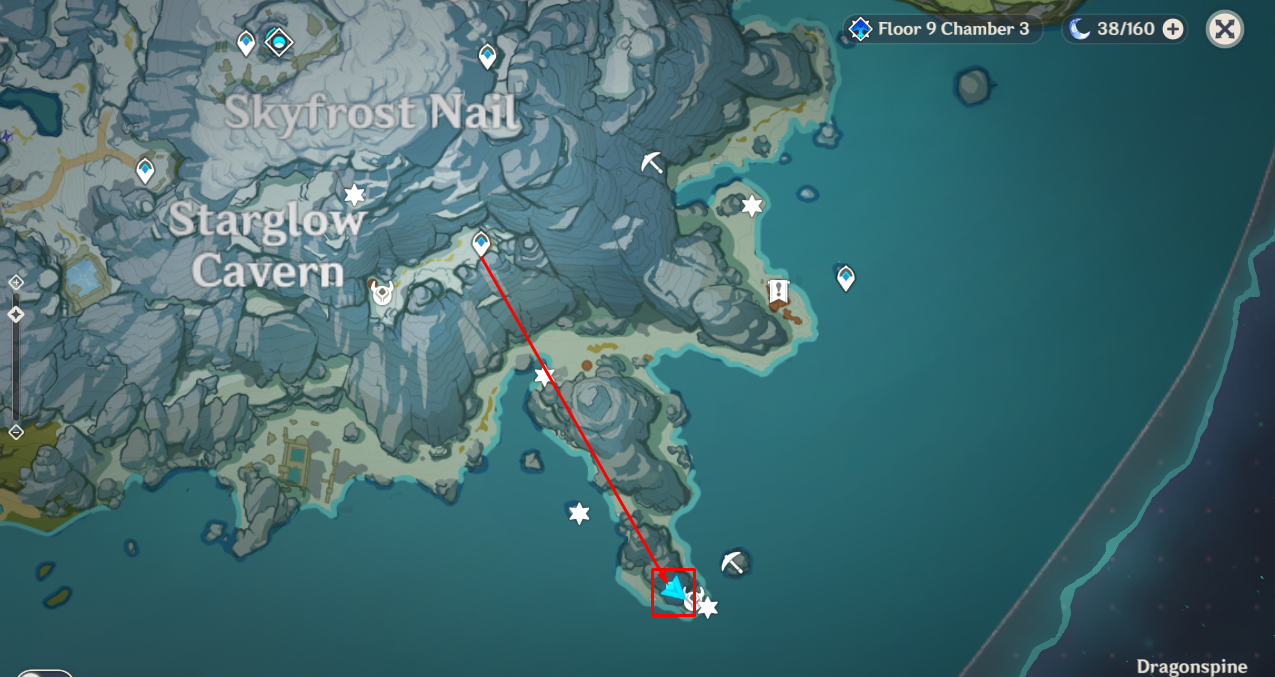1275x677 pixels.
Task: Select the domain marker below Starglow Cavern
Action: (381, 292)
